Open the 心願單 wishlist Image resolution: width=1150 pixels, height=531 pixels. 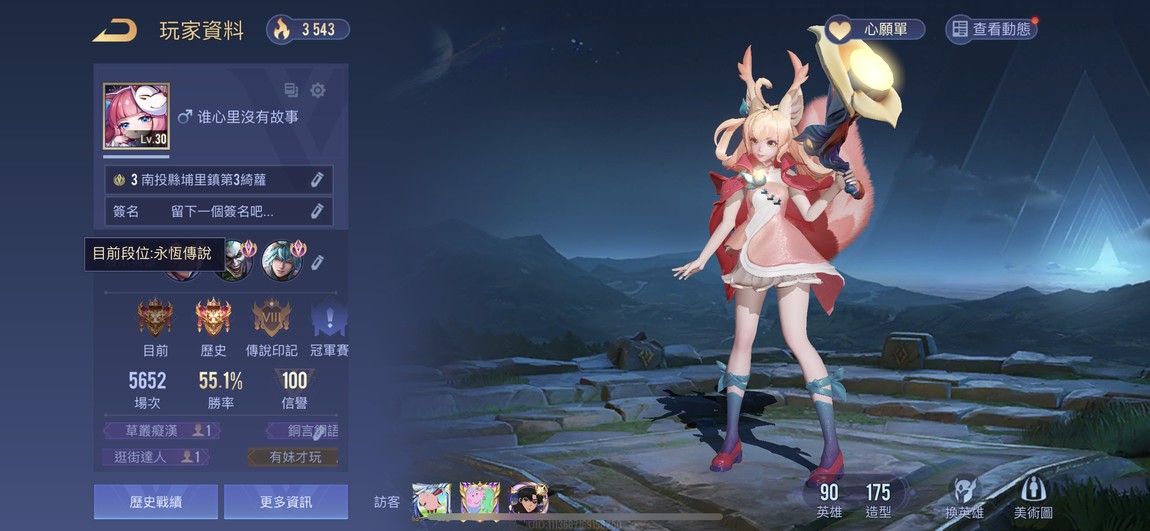point(874,29)
